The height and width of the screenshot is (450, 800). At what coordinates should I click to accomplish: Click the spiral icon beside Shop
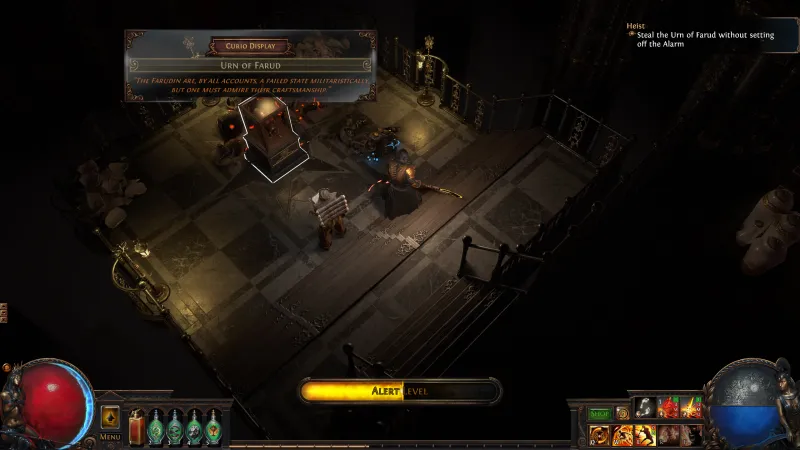click(622, 413)
